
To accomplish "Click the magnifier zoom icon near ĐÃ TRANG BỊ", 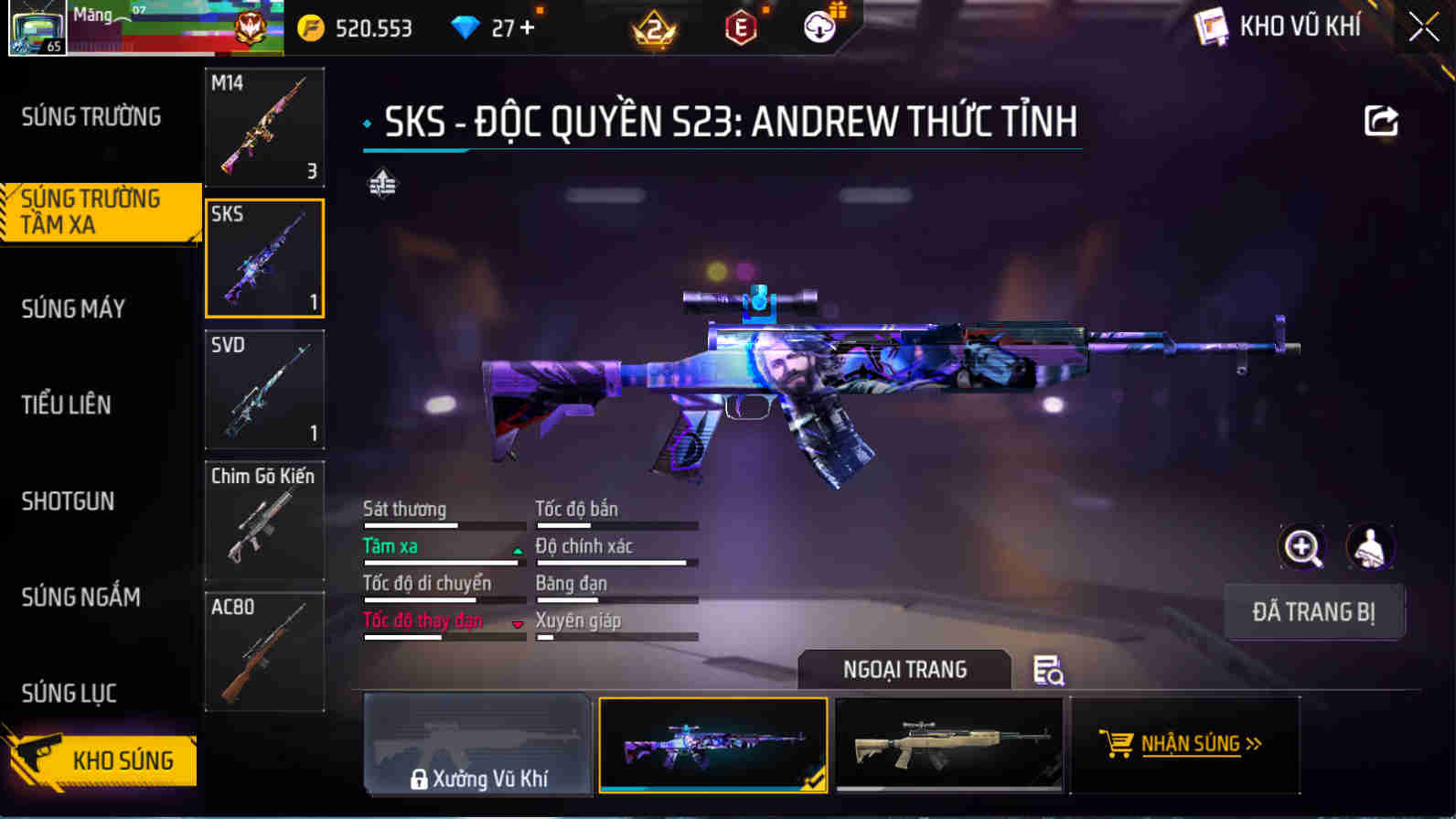I will (x=1302, y=547).
